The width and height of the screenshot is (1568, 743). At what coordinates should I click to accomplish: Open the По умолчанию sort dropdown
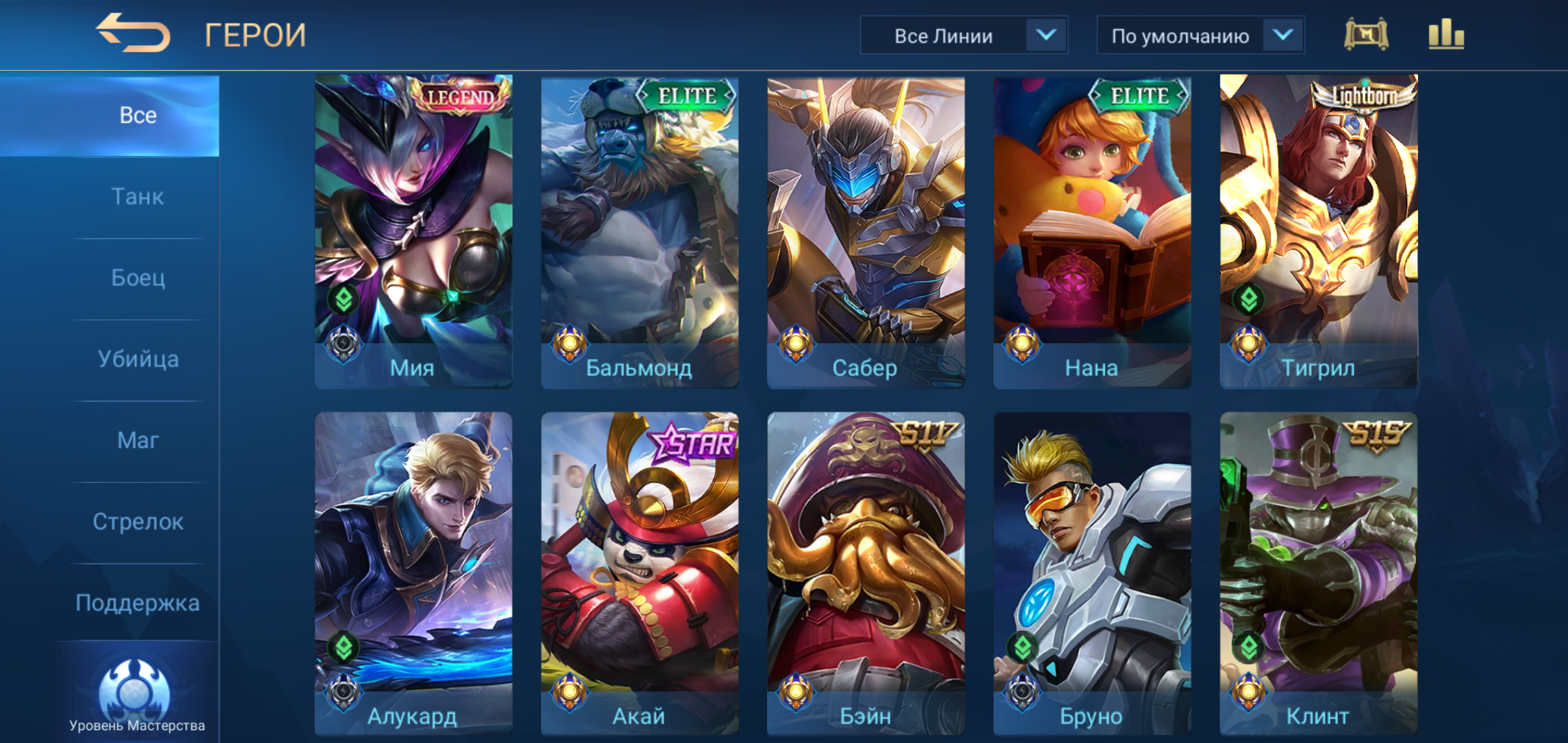pyautogui.click(x=1200, y=36)
